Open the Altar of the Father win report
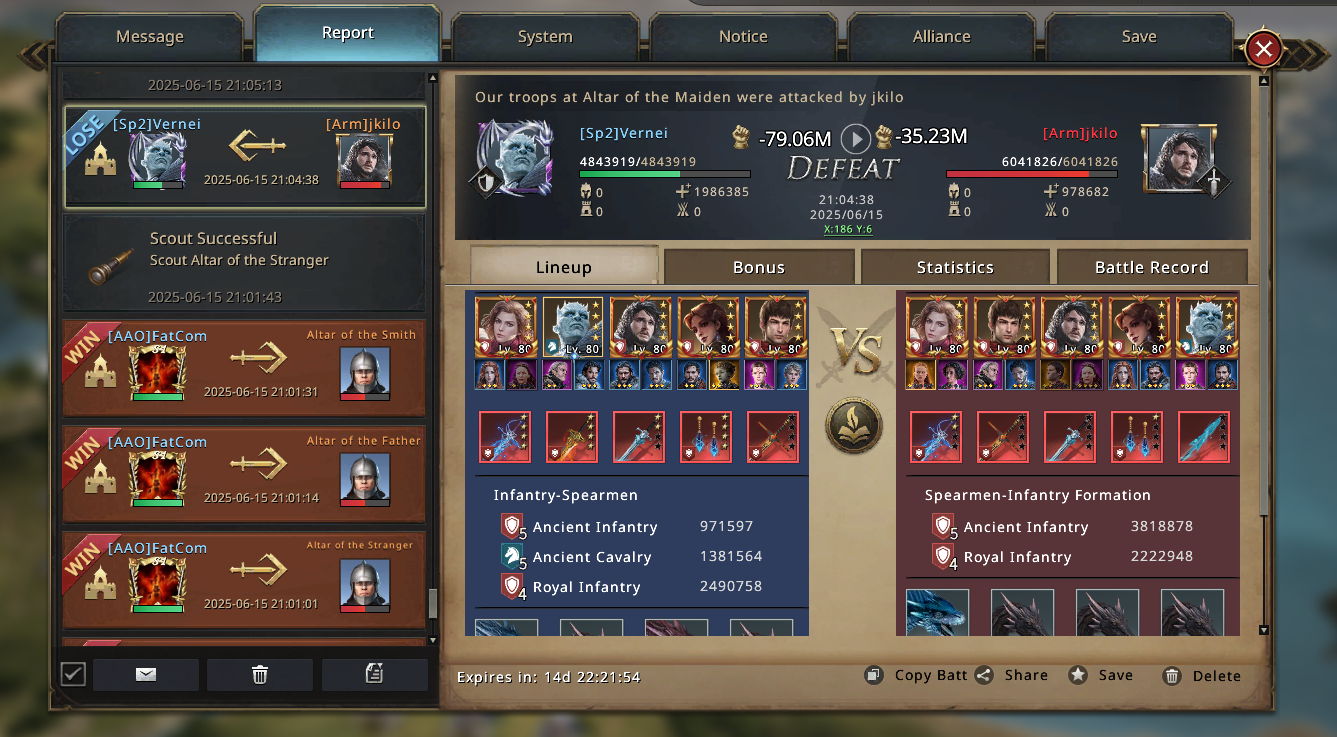 244,473
